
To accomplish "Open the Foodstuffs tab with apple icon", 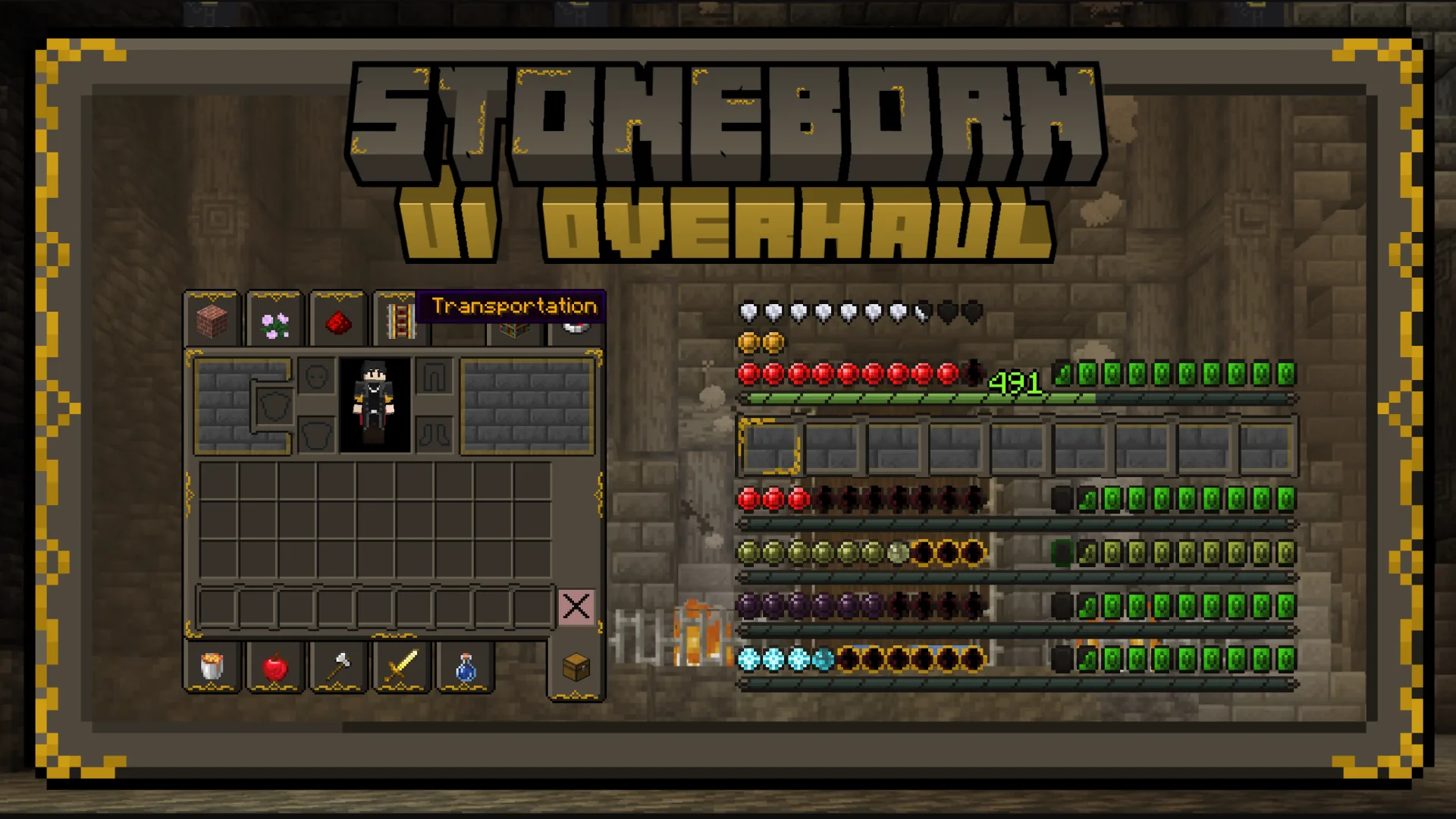I will [x=275, y=667].
